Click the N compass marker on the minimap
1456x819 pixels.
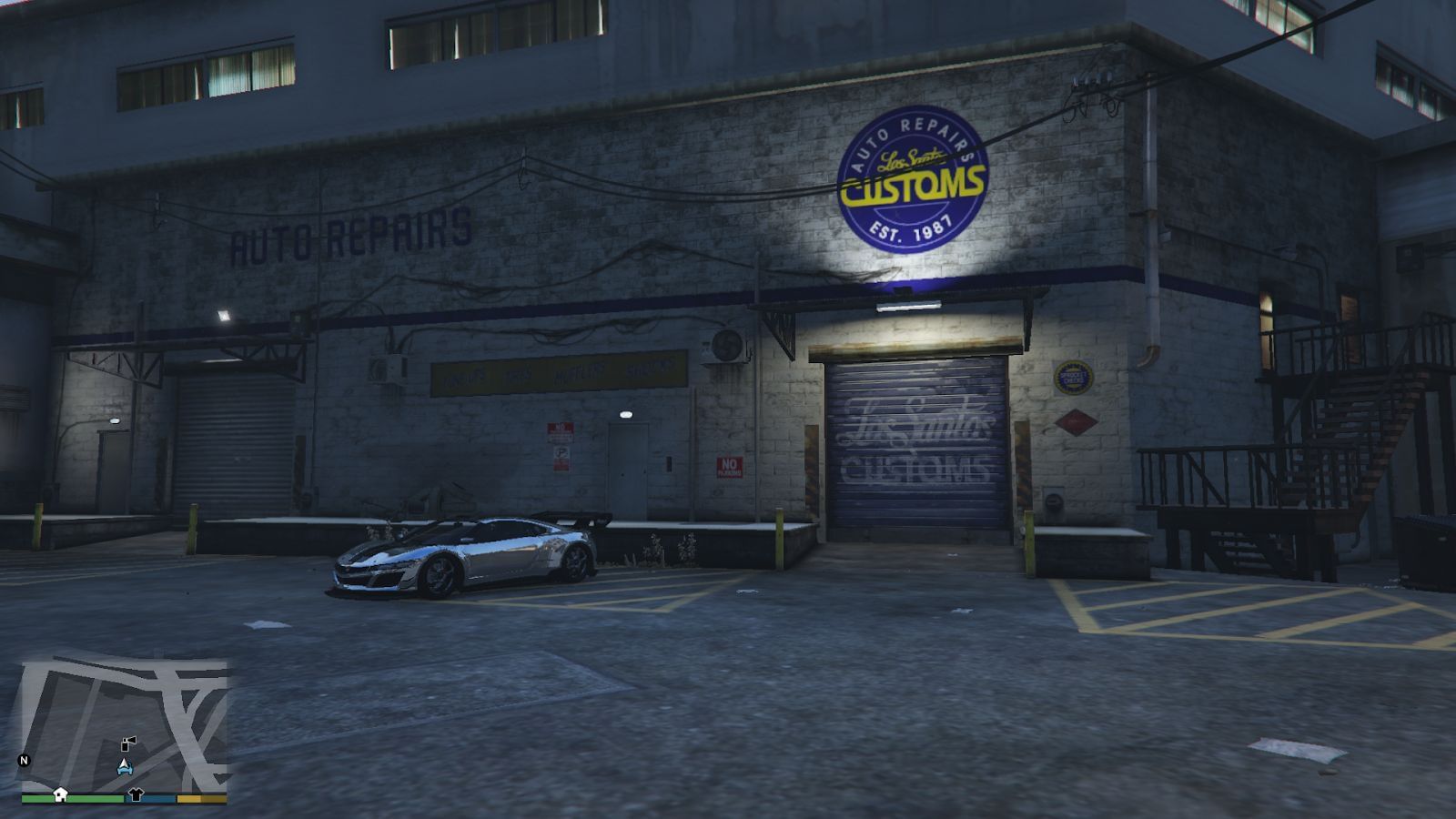(24, 761)
